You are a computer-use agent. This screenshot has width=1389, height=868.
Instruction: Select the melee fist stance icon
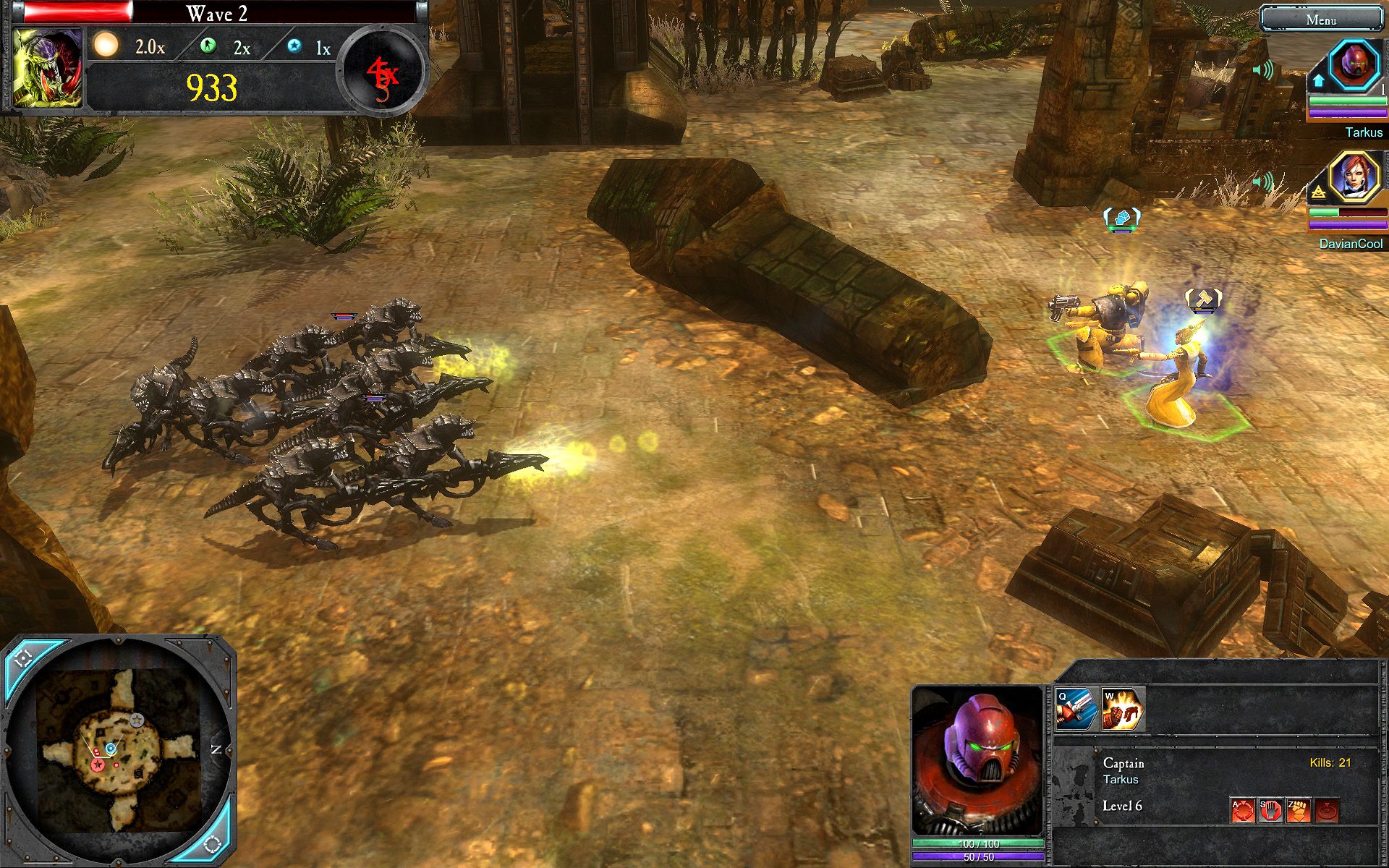1299,810
